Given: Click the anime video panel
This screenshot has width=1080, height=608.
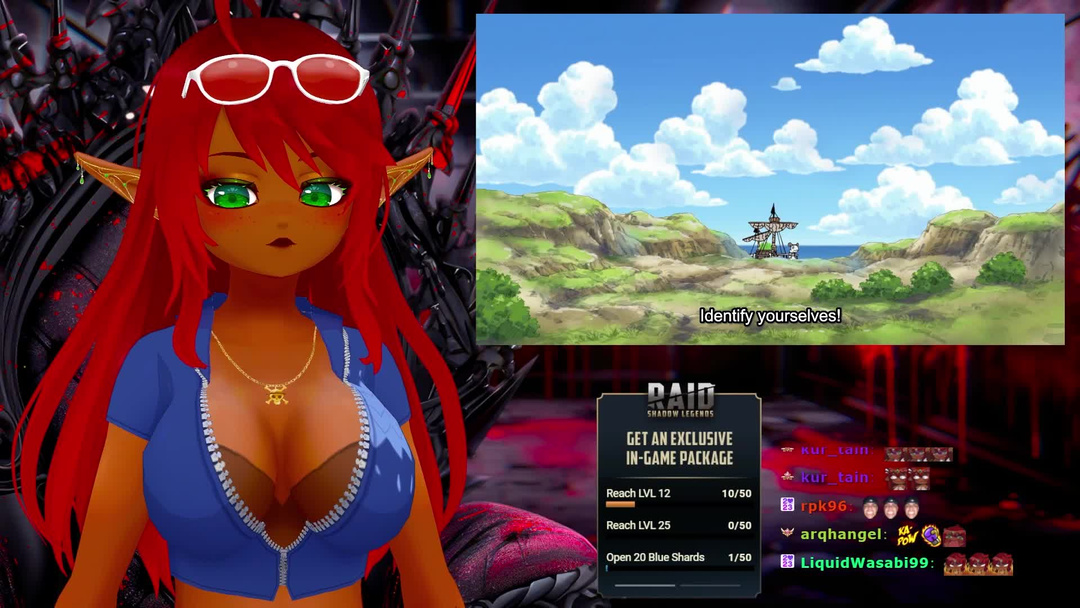Looking at the screenshot, I should (770, 180).
